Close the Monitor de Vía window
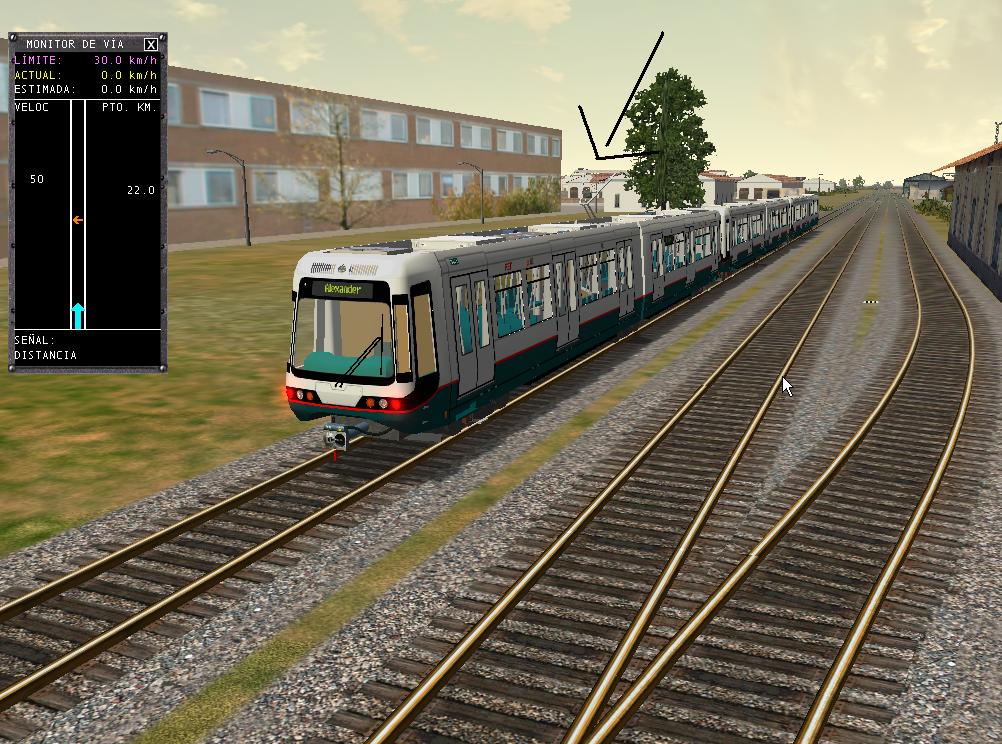The height and width of the screenshot is (744, 1002). 150,44
